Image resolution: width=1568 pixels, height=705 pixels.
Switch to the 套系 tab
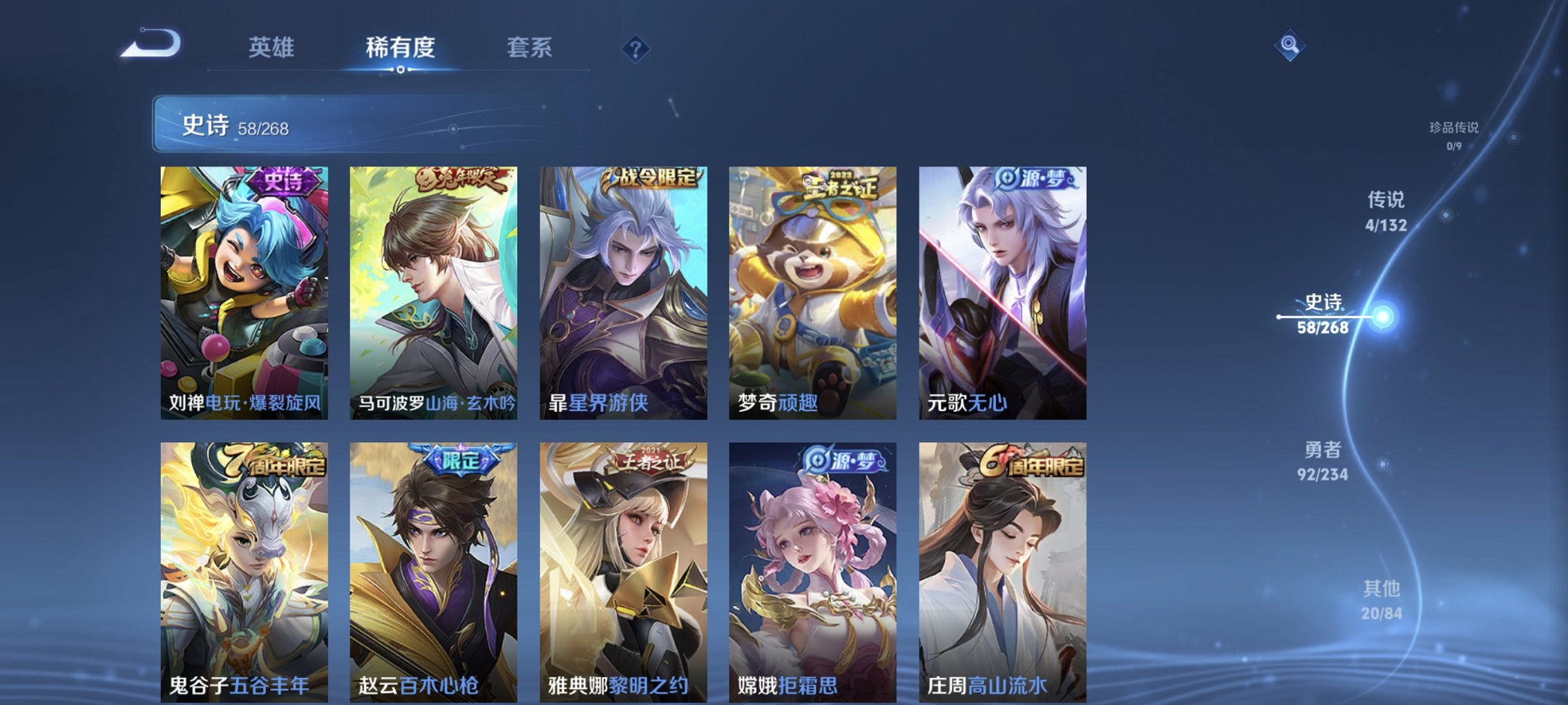pyautogui.click(x=530, y=48)
